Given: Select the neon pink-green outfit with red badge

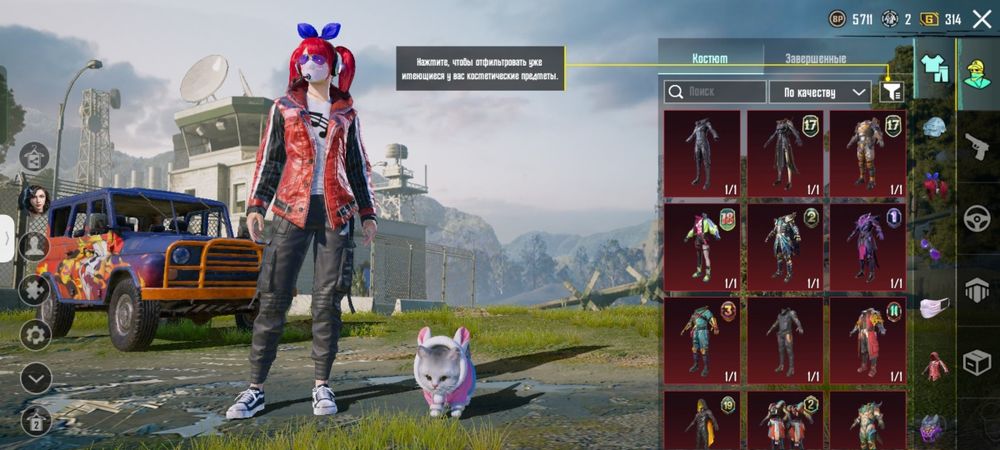Looking at the screenshot, I should [x=702, y=247].
